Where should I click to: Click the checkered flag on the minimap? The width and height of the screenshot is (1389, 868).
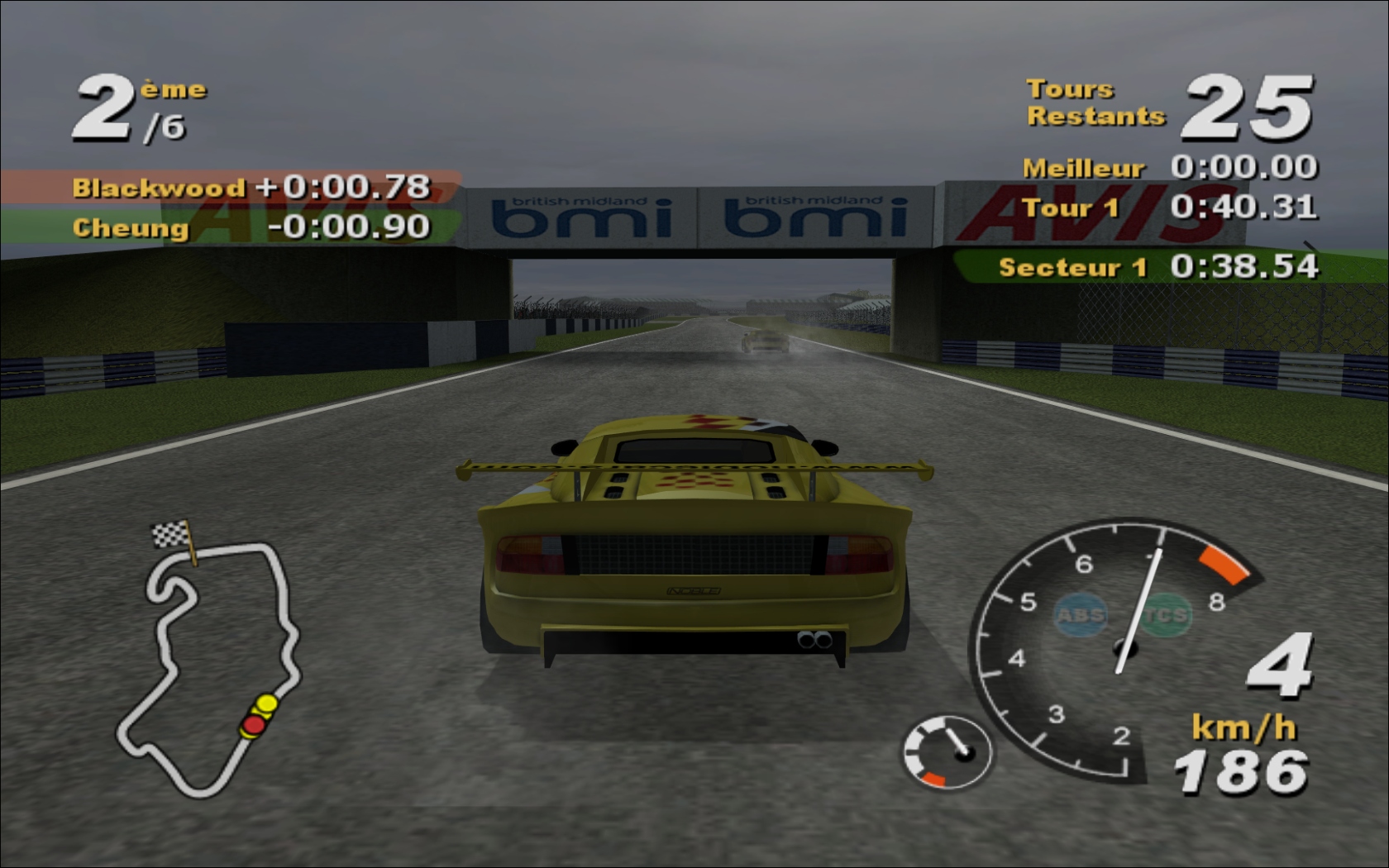tap(172, 534)
